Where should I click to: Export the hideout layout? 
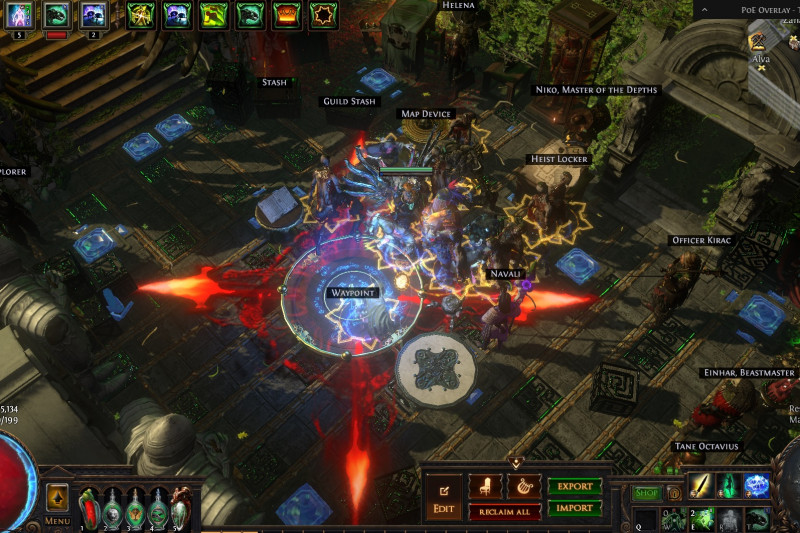(x=574, y=487)
